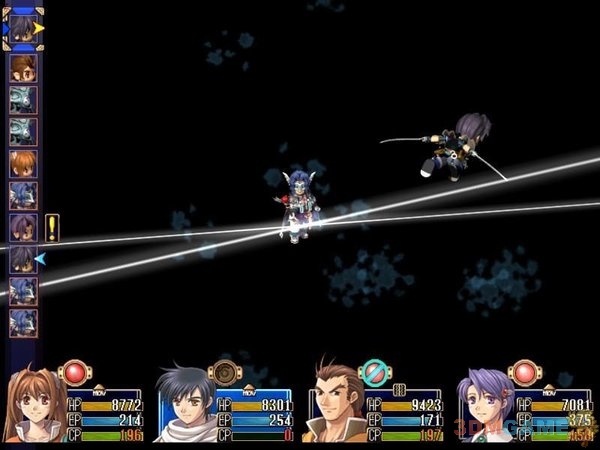Screen dimensions: 600x450
Task: Click the active turn portrait atop the turn order
Action: tap(23, 29)
